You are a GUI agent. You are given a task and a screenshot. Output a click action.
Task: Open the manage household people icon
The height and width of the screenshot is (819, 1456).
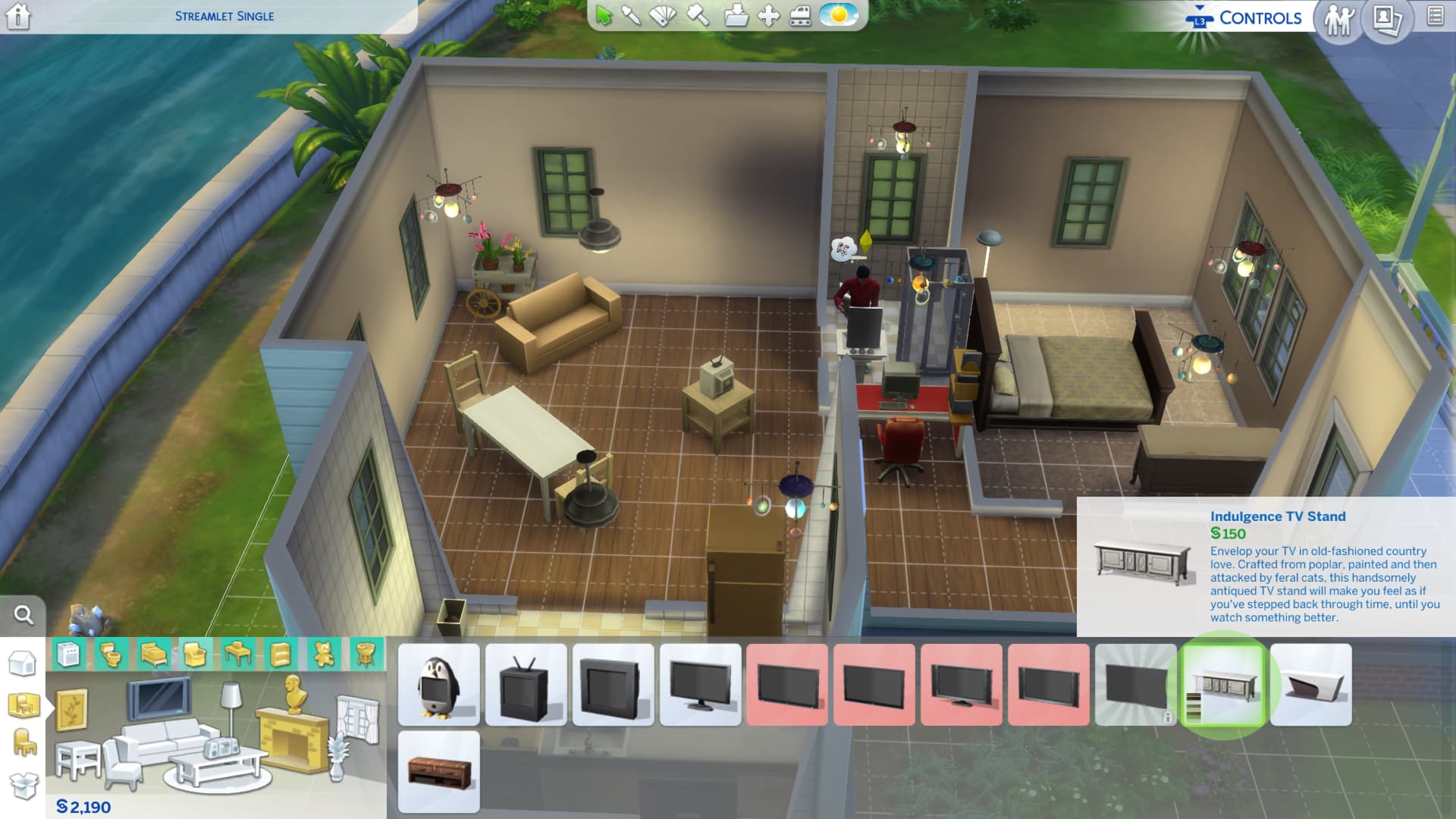pos(1339,19)
